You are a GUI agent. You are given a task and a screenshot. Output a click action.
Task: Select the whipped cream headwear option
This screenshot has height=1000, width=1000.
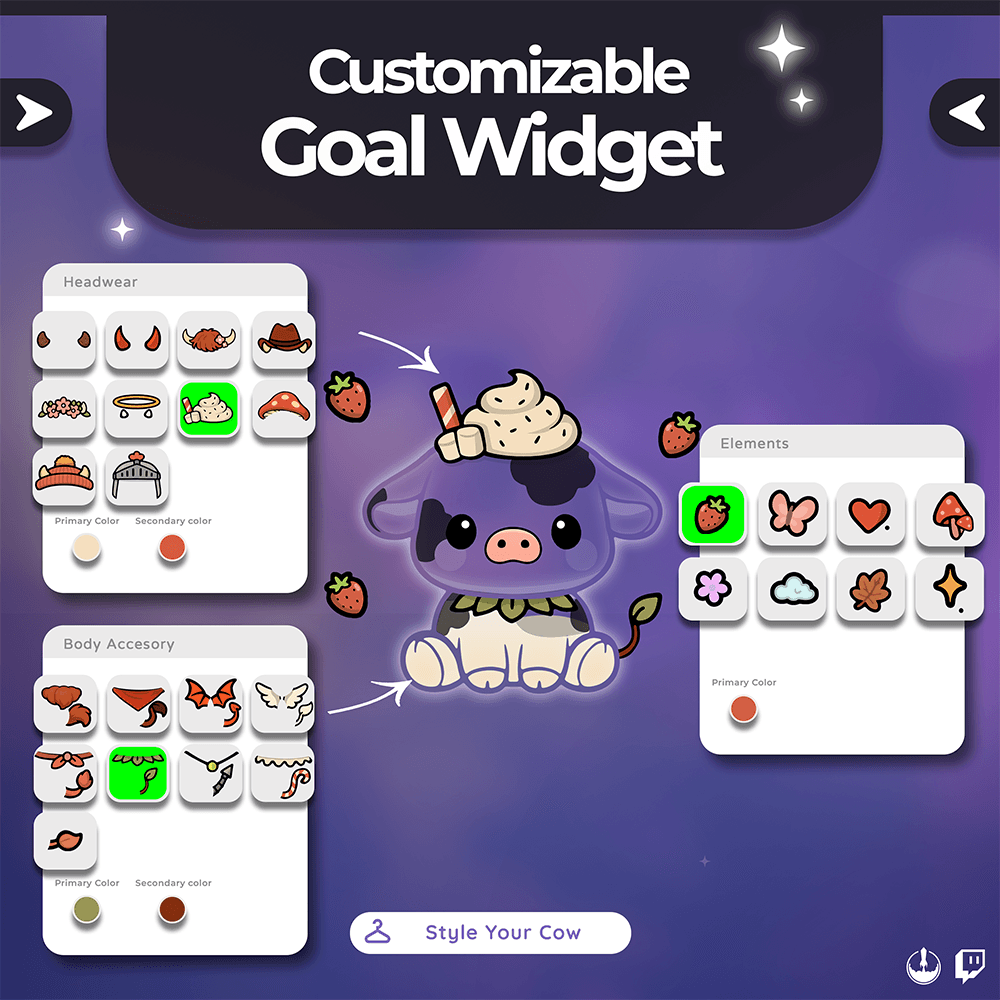(209, 409)
